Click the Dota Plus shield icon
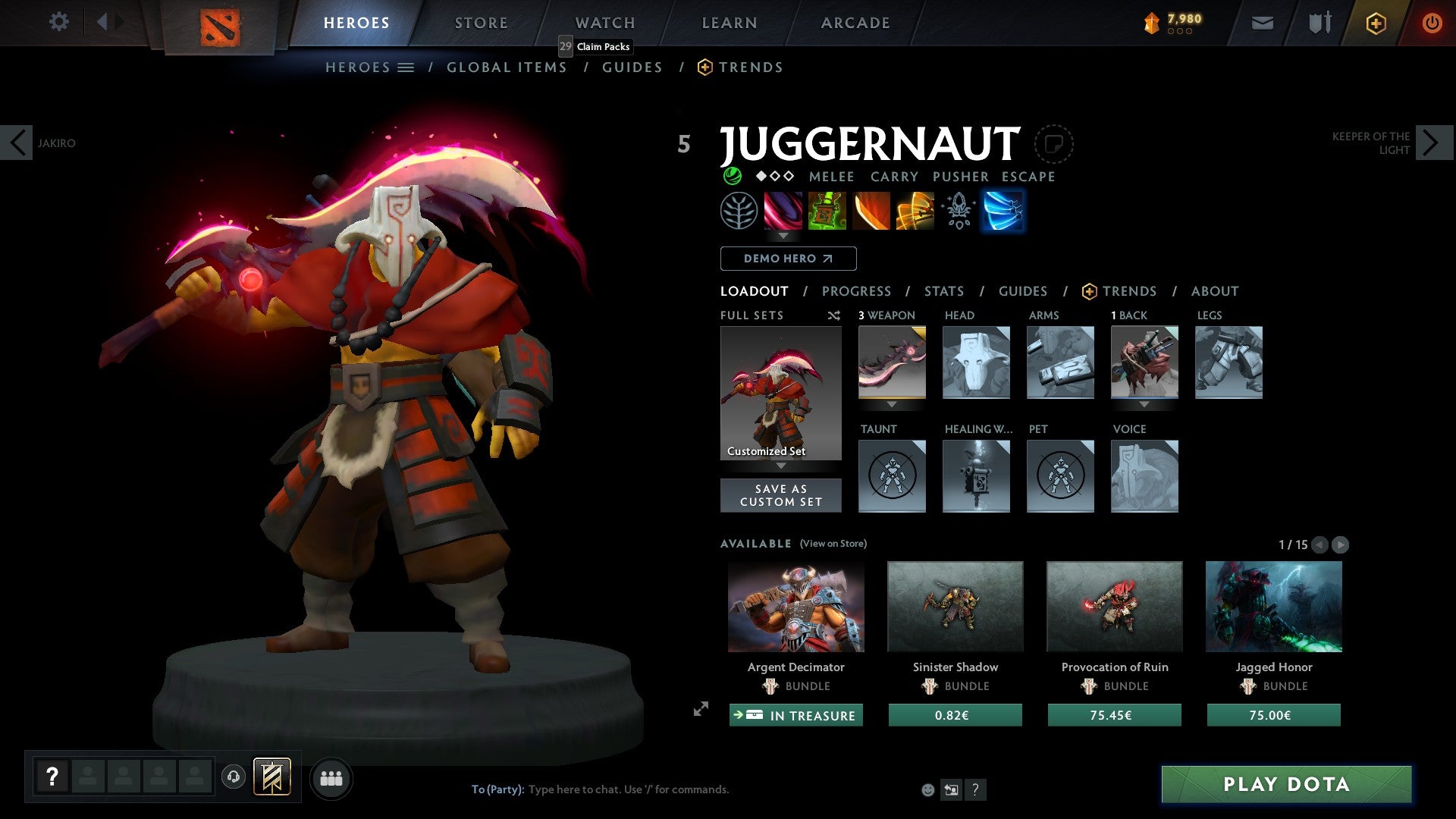1456x819 pixels. click(x=1376, y=23)
